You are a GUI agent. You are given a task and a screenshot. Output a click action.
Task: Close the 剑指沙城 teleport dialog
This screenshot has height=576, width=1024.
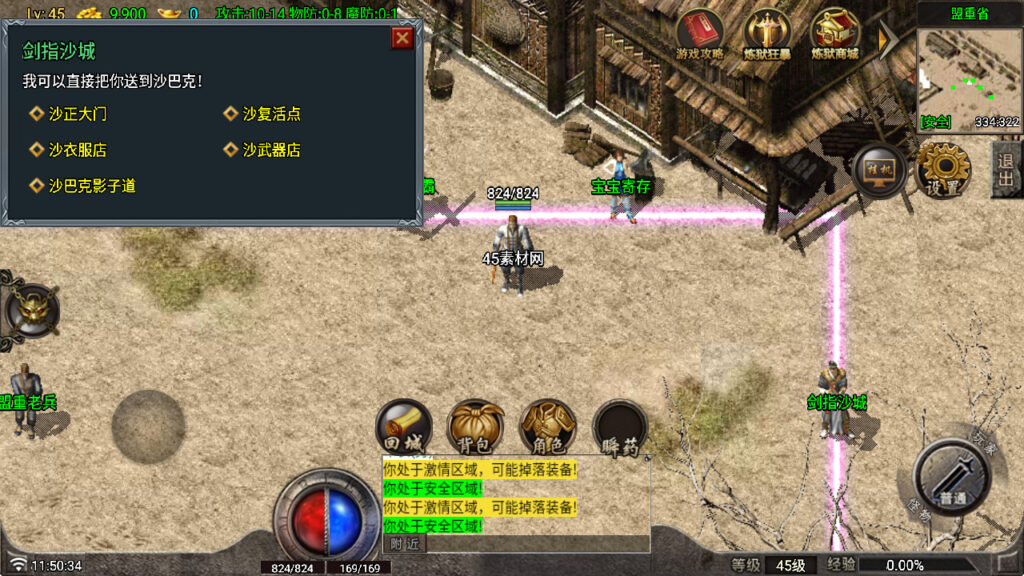(x=402, y=38)
